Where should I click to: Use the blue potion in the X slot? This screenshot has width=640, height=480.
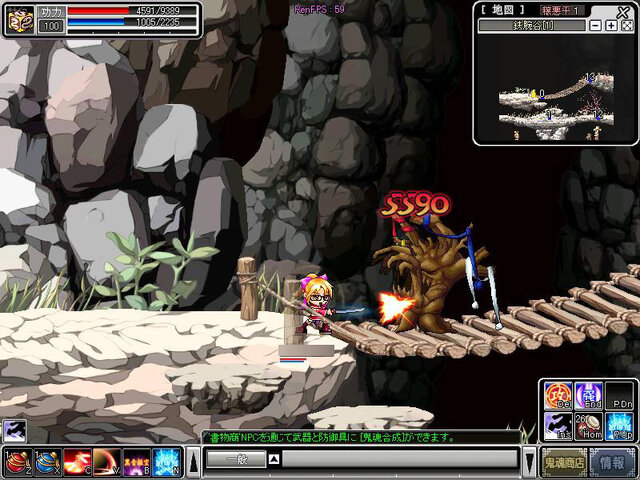click(47, 461)
